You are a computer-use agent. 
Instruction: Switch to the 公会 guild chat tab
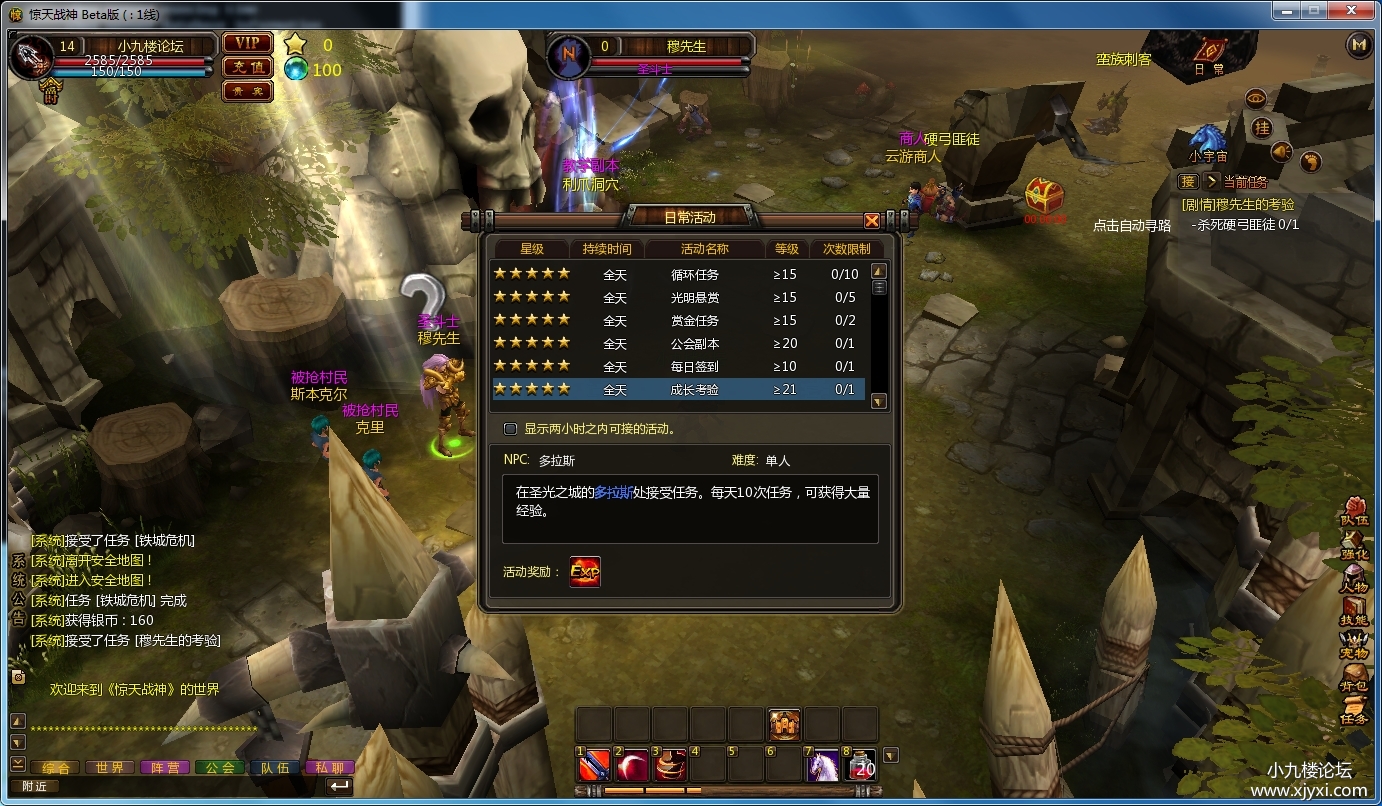point(220,768)
